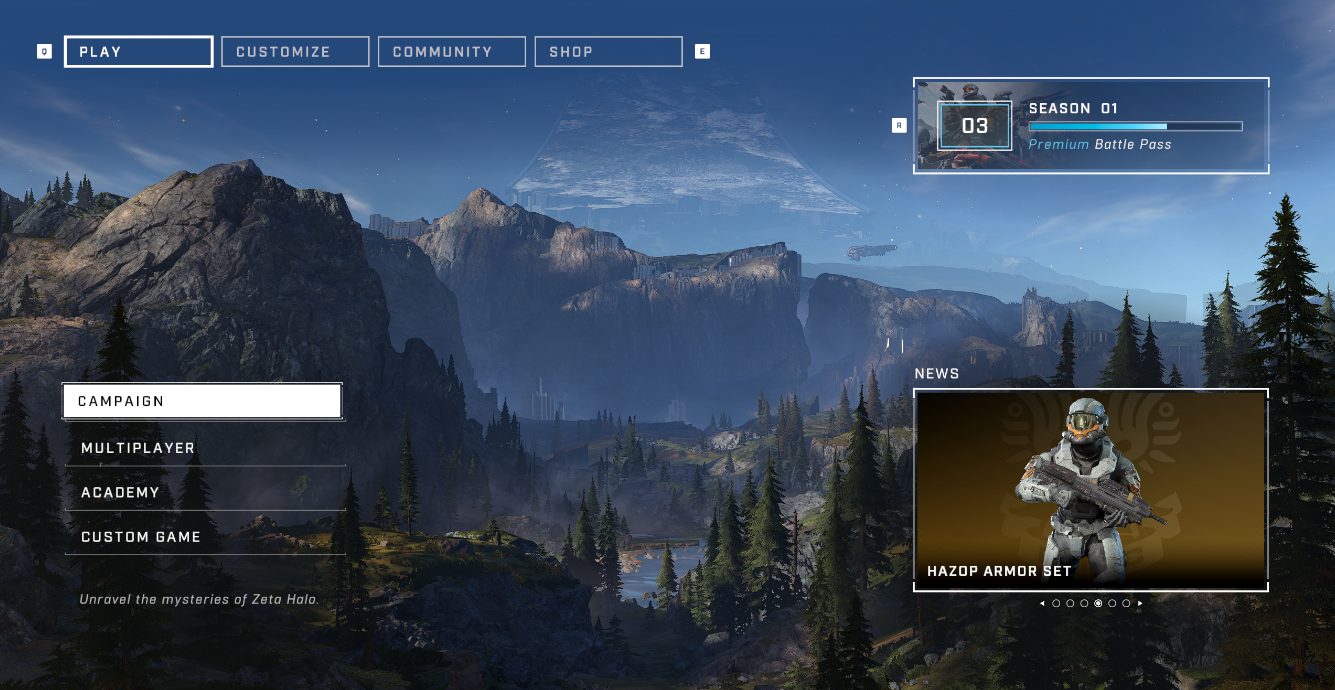The height and width of the screenshot is (690, 1335).
Task: Select Campaign from the play menu
Action: pyautogui.click(x=202, y=401)
